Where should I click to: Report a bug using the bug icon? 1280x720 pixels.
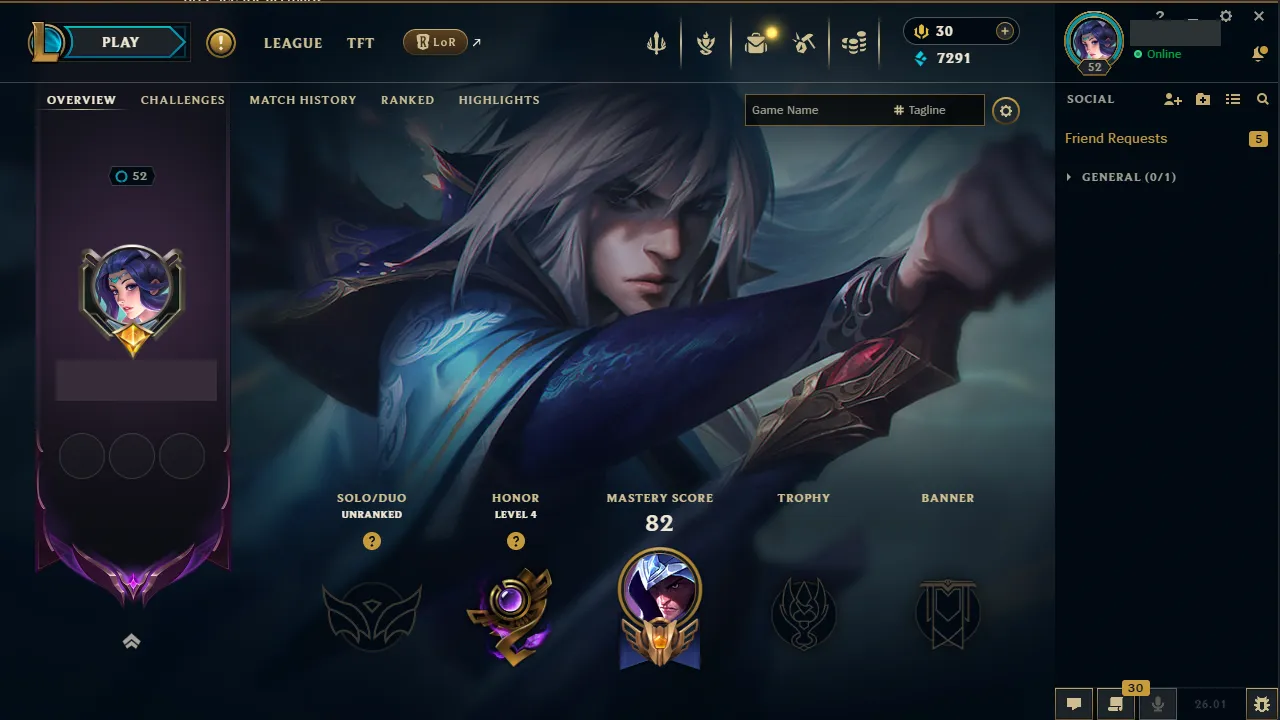(1263, 703)
